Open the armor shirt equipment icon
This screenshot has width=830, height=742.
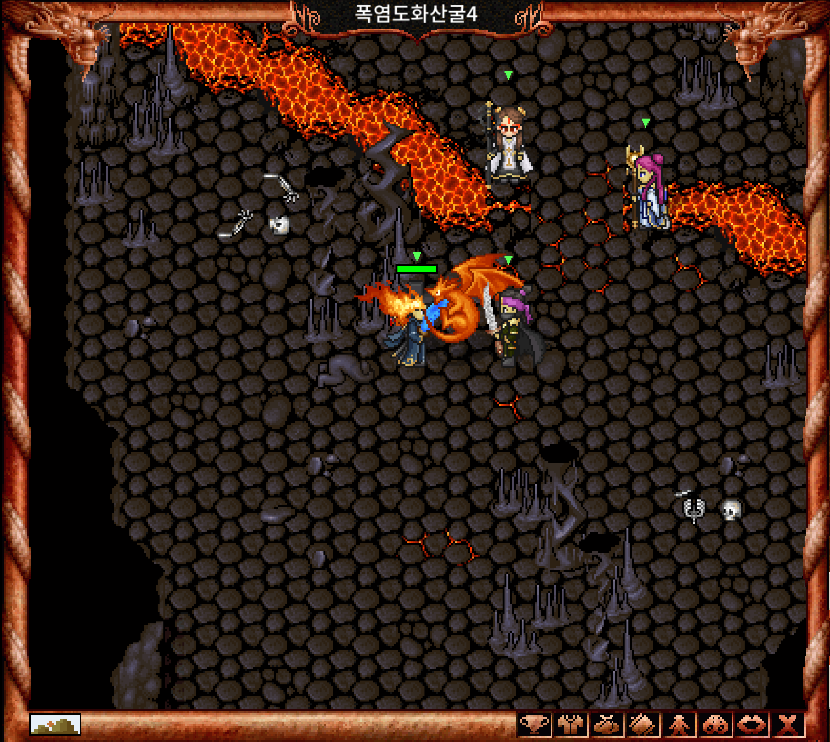tap(571, 725)
